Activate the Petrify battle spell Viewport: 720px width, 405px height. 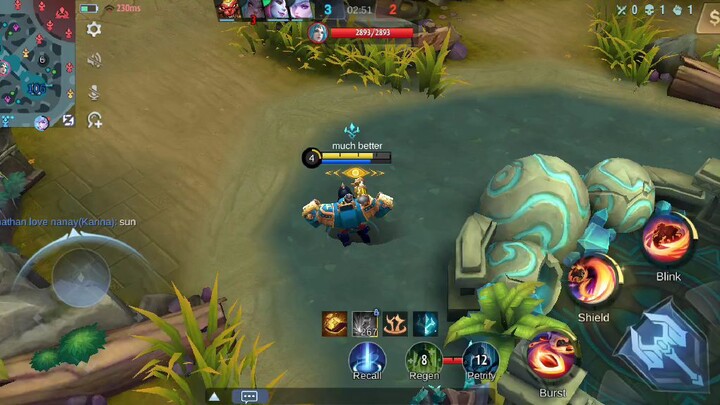[x=481, y=359]
